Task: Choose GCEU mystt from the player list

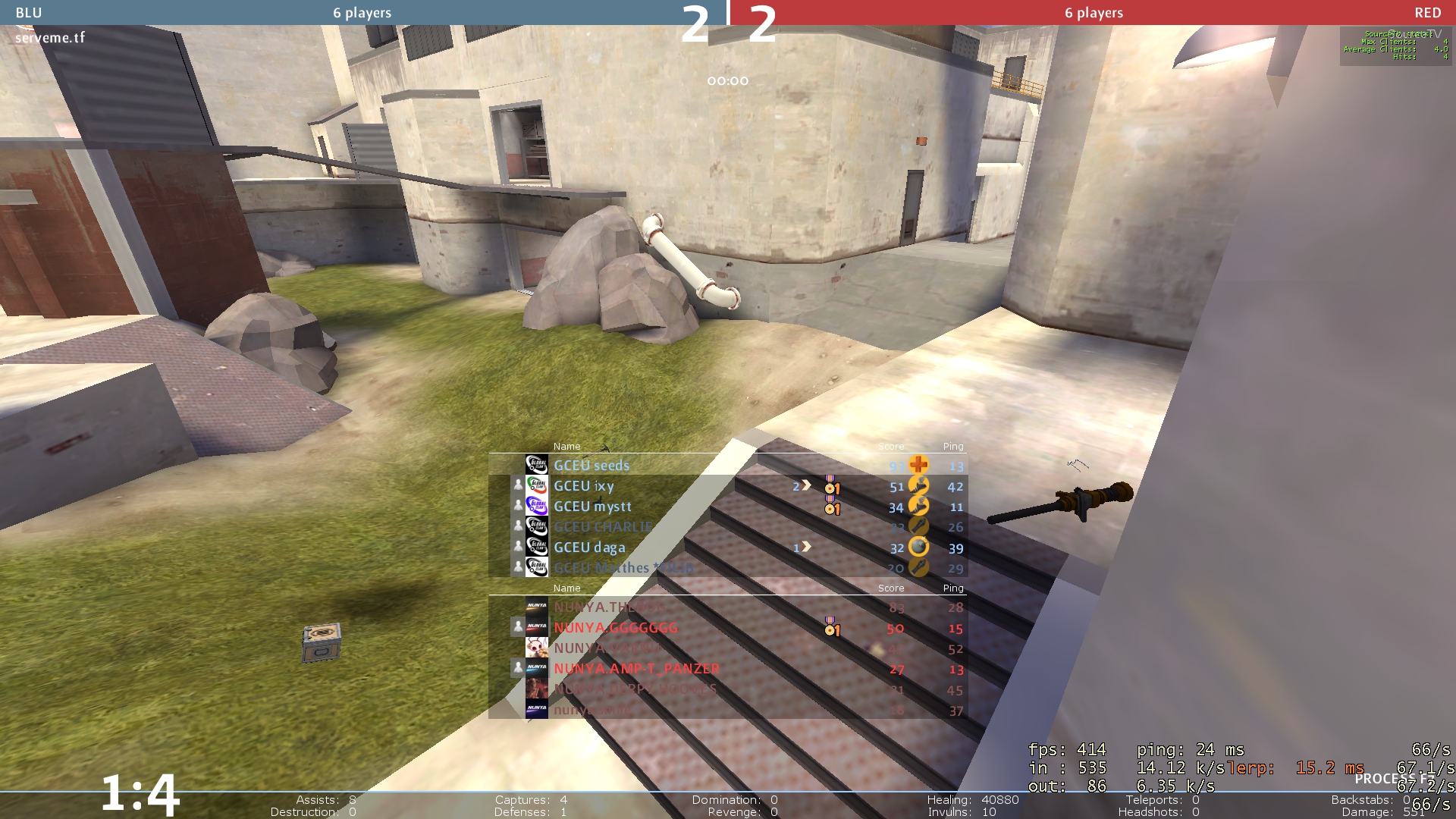Action: pyautogui.click(x=592, y=507)
